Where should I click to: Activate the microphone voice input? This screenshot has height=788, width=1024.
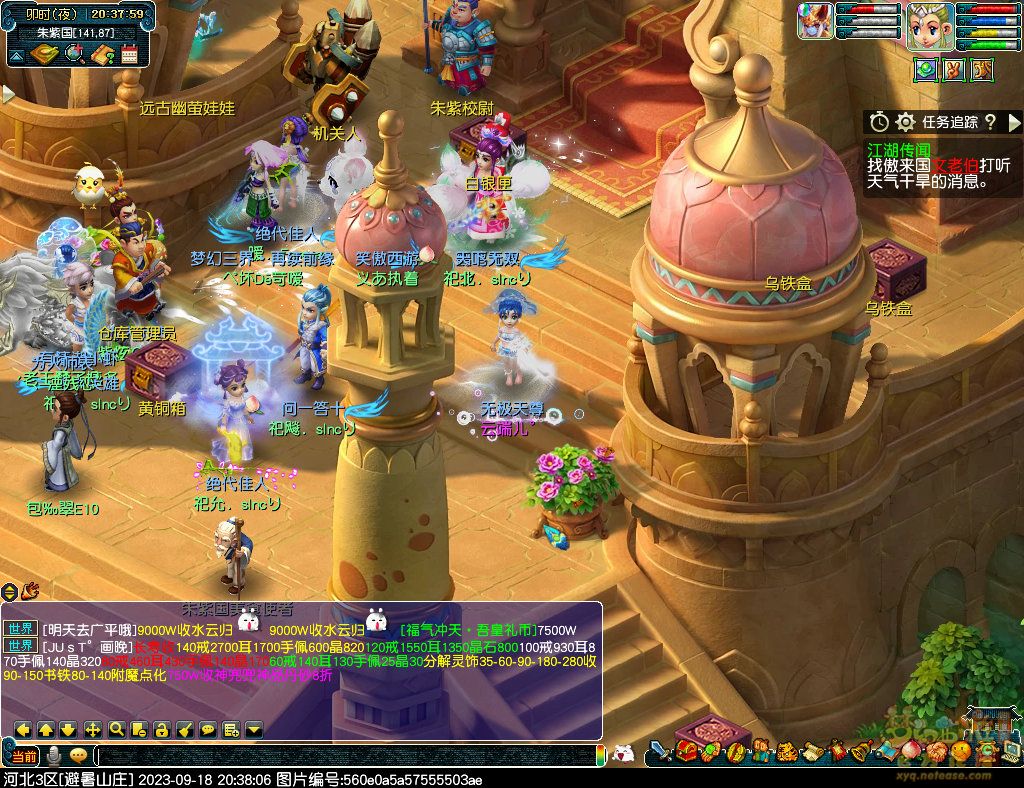point(54,755)
